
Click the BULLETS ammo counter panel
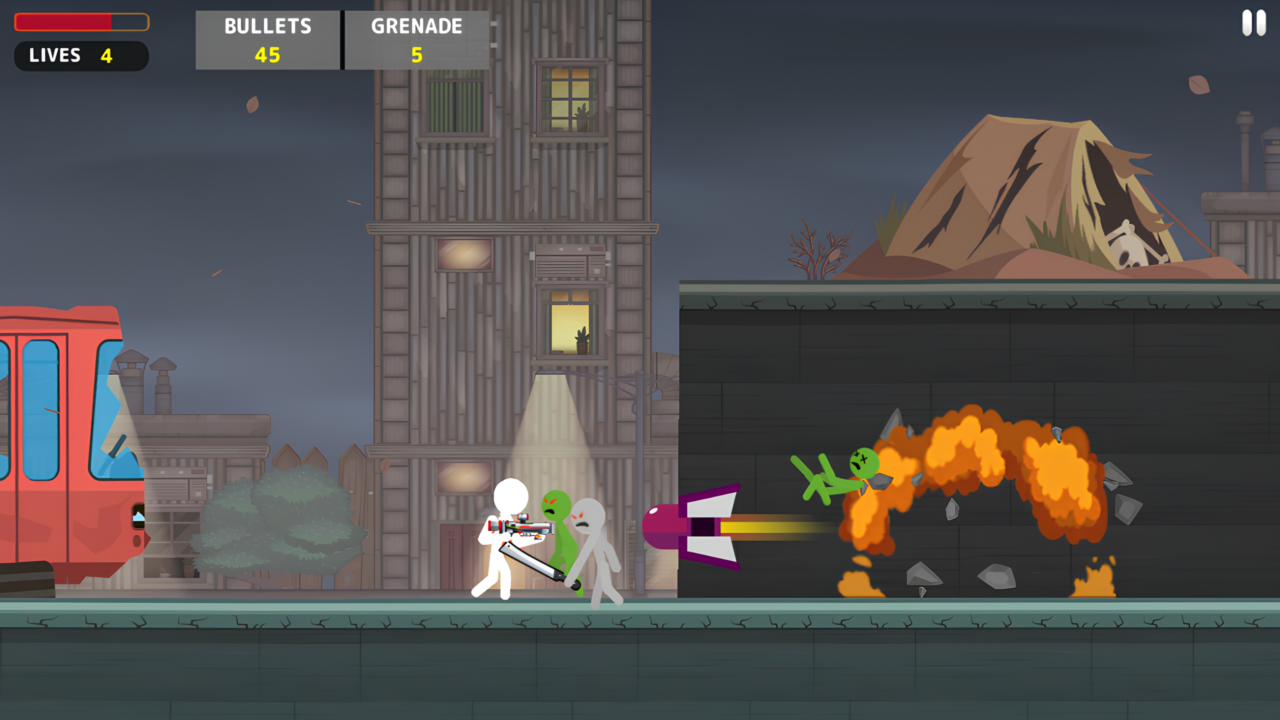pos(267,40)
